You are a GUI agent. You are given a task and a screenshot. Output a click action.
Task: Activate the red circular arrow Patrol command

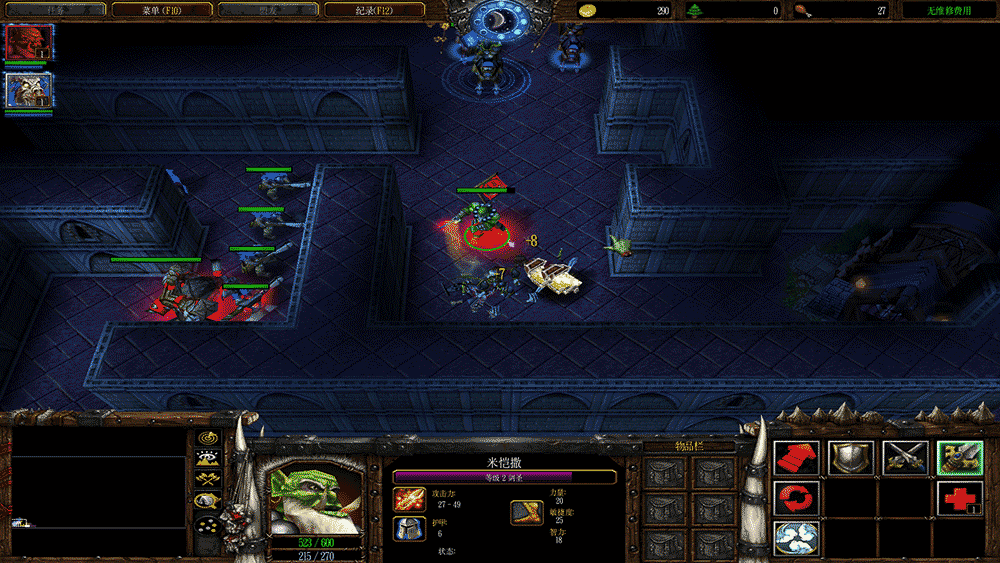tap(797, 497)
